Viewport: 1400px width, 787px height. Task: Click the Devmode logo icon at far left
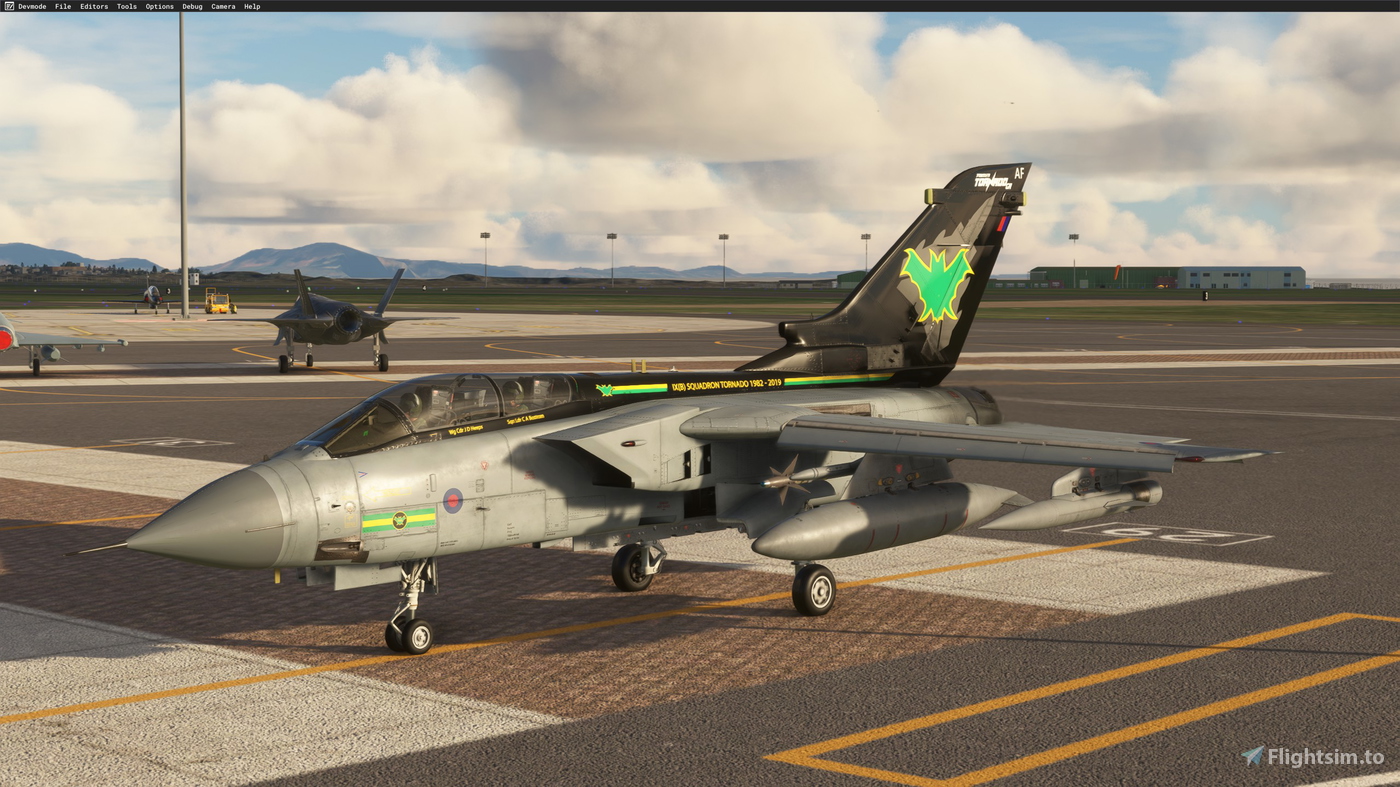point(8,5)
